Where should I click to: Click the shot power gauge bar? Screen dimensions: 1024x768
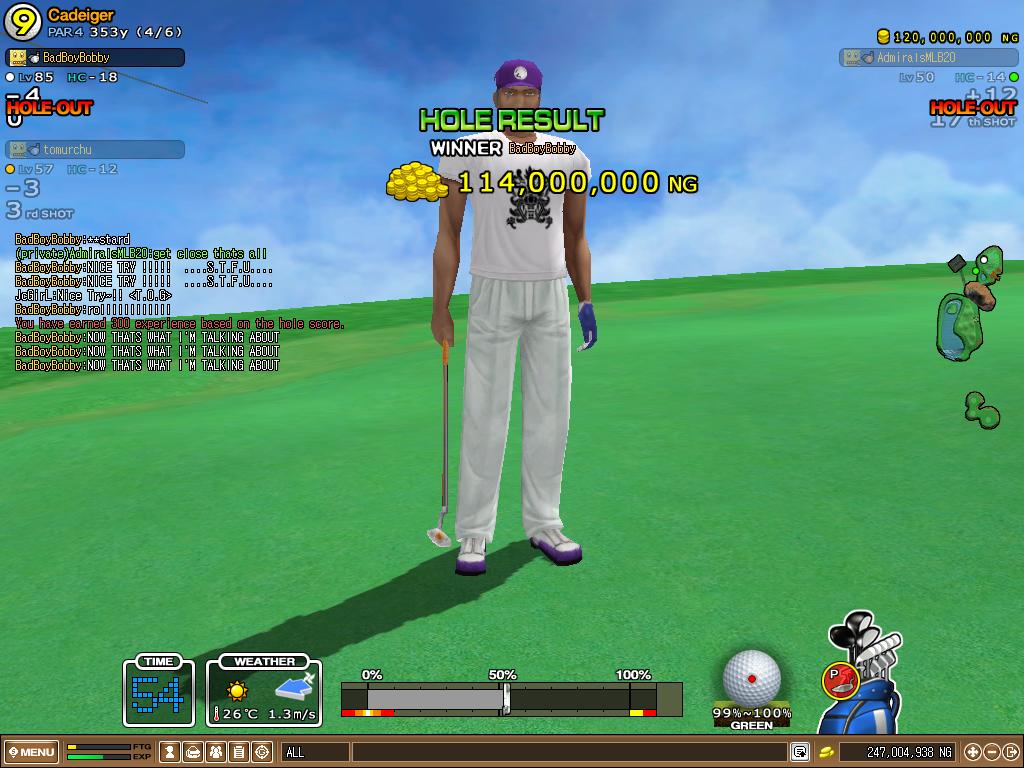(x=510, y=697)
